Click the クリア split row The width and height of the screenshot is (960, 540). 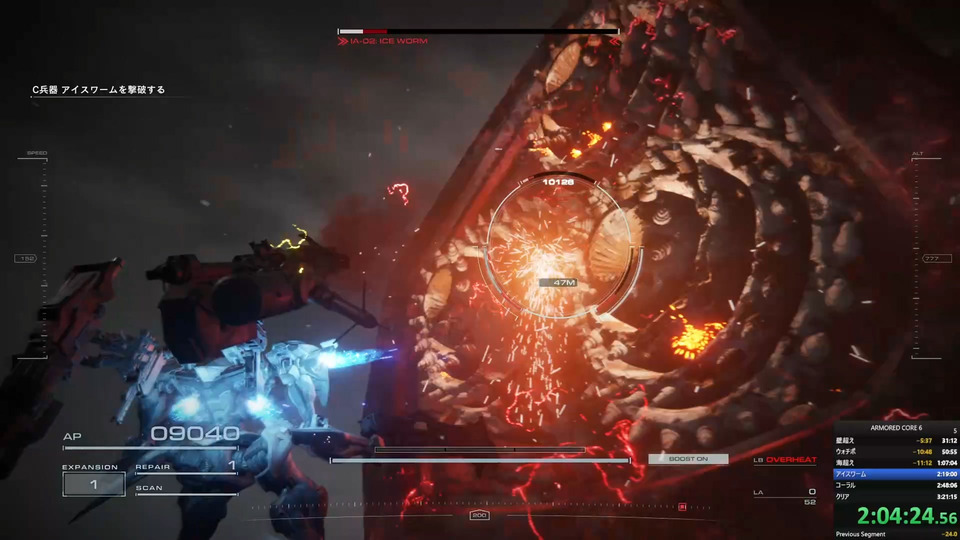pyautogui.click(x=896, y=495)
